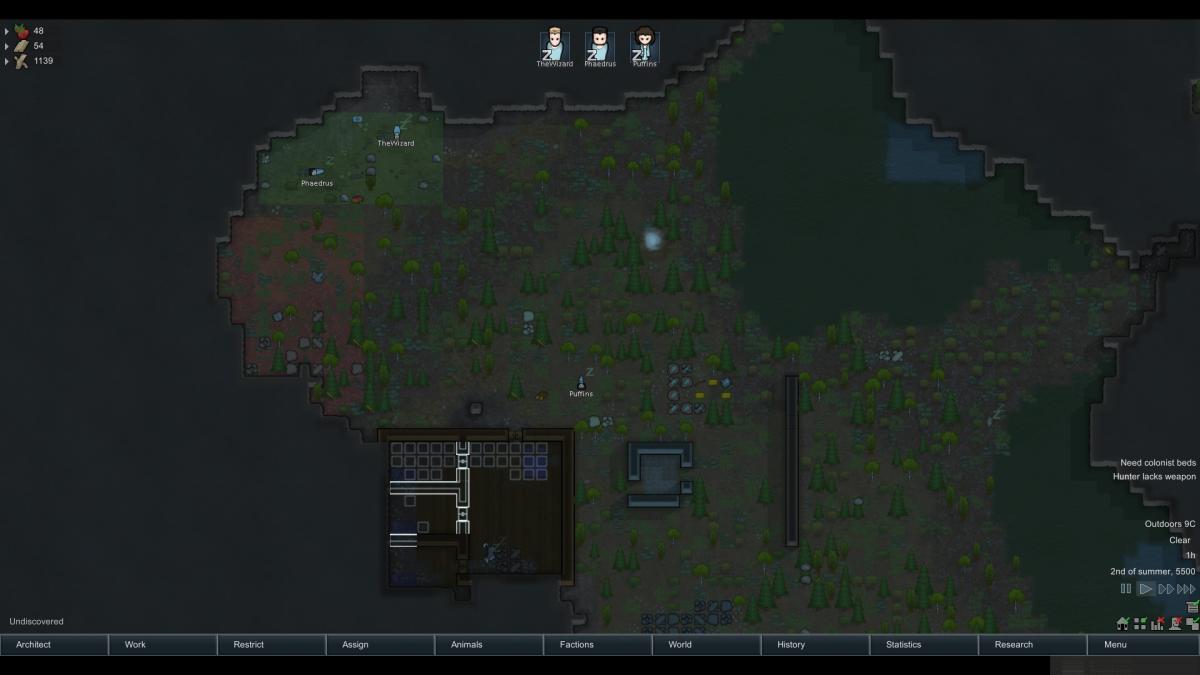Open the Research tab
Image resolution: width=1200 pixels, height=675 pixels.
point(1033,645)
